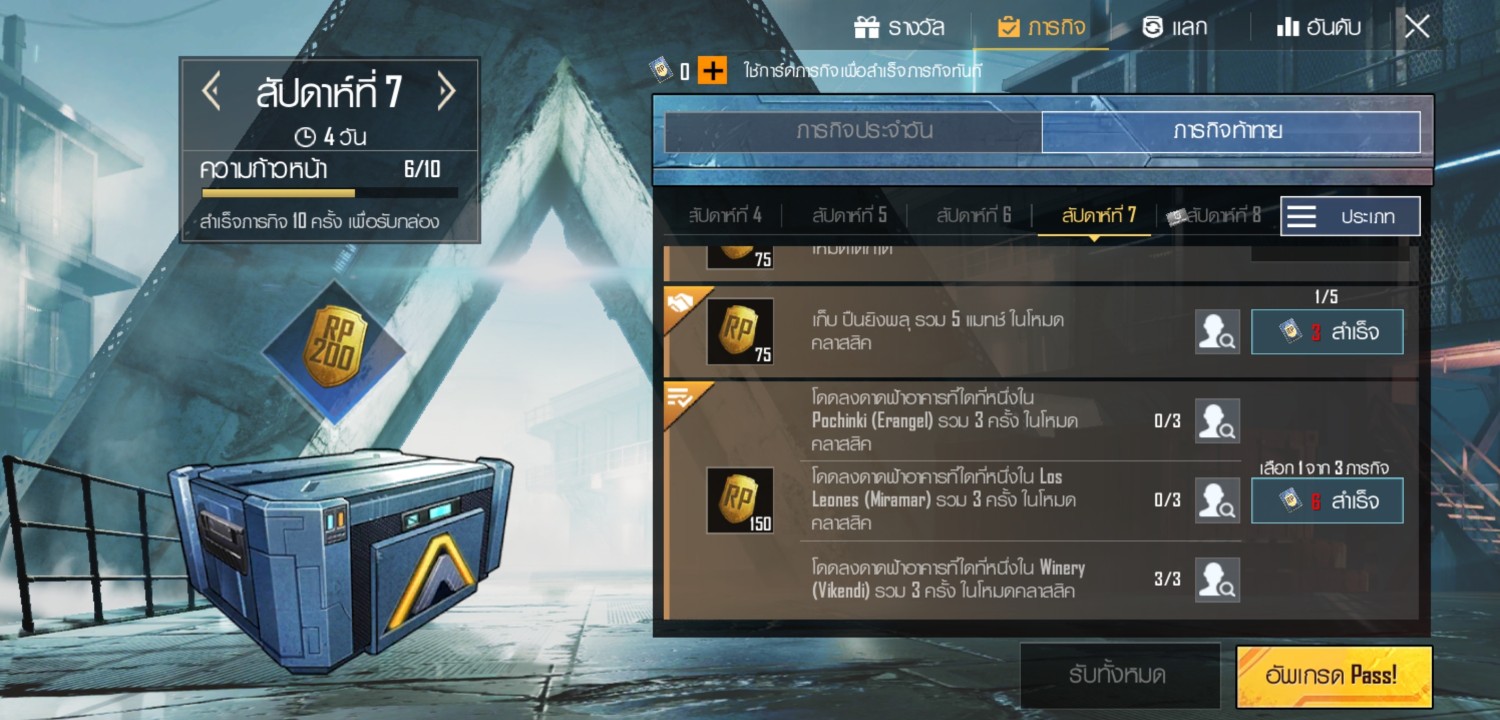
Task: Switch to the แลก exchange tab
Action: tap(1175, 27)
